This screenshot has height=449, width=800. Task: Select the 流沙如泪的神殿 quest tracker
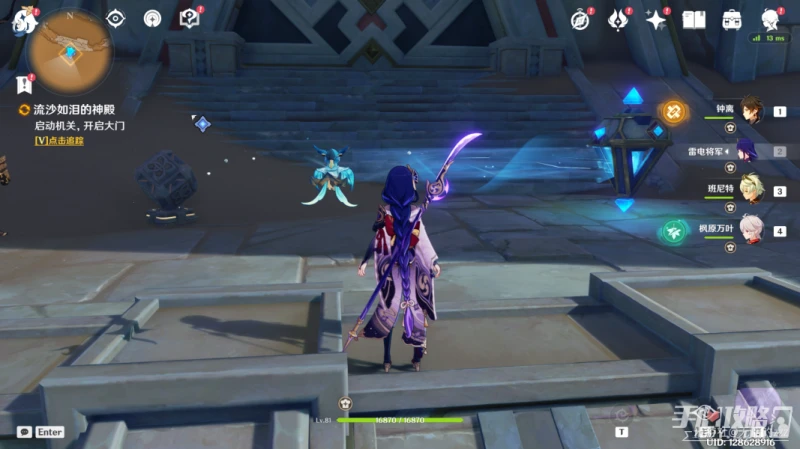(62, 110)
